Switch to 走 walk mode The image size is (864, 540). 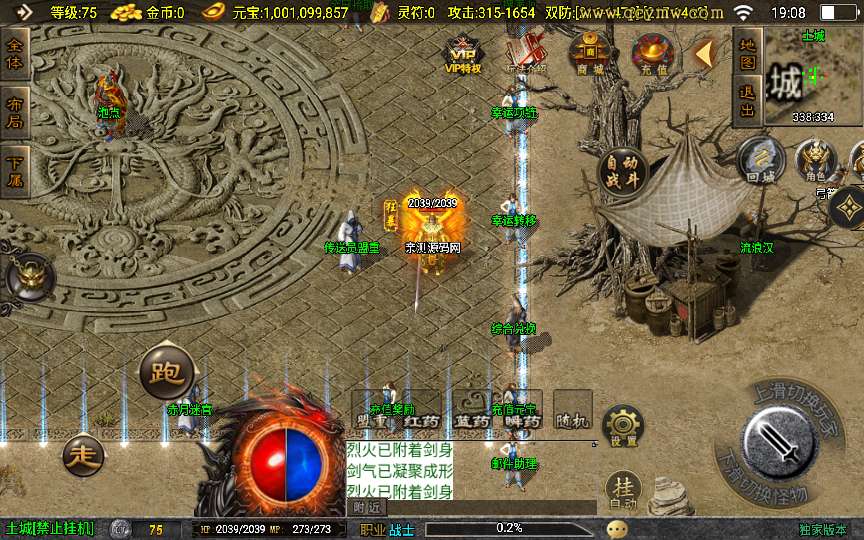tap(85, 455)
